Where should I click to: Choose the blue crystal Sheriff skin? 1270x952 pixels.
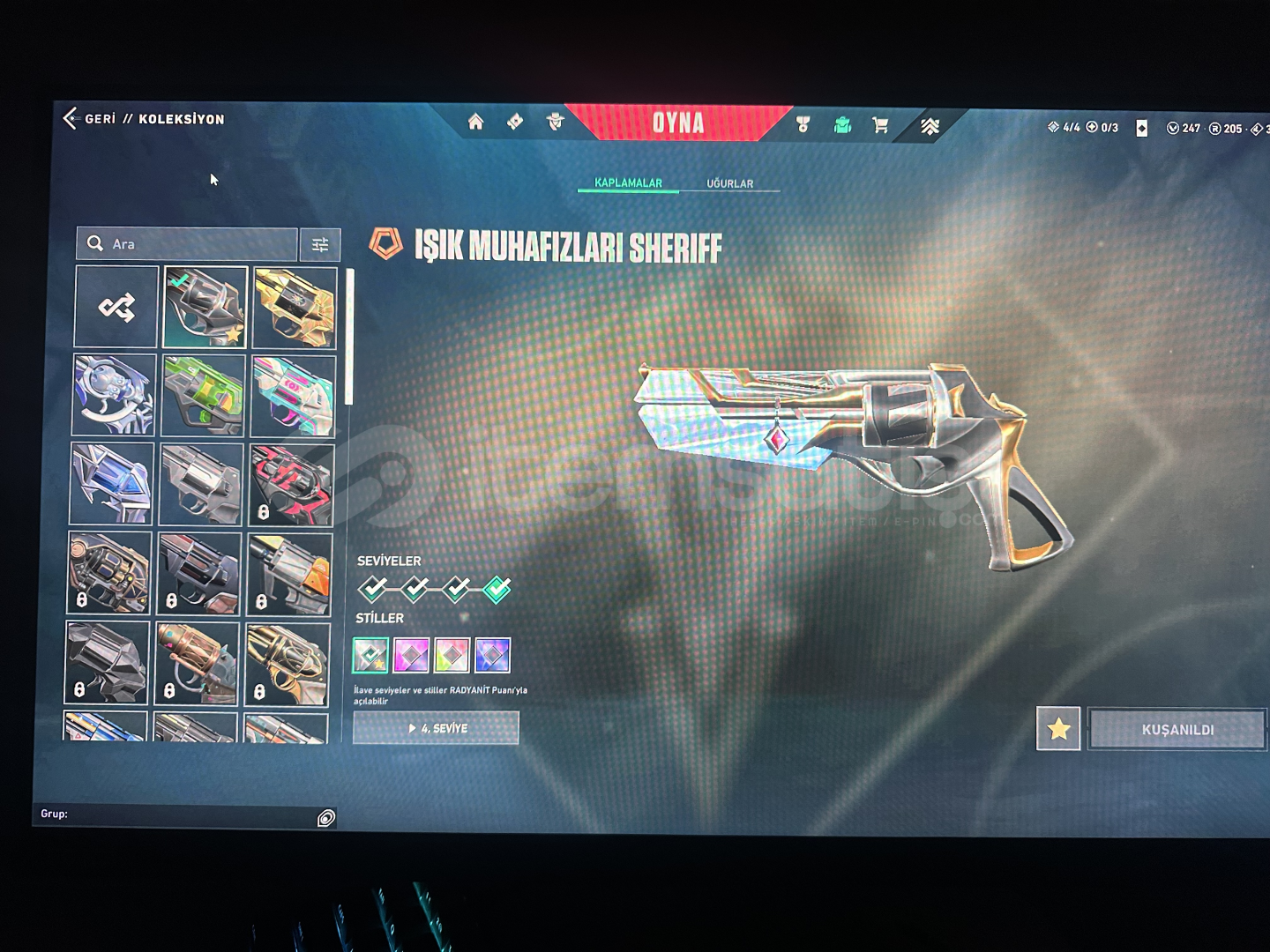pyautogui.click(x=112, y=484)
